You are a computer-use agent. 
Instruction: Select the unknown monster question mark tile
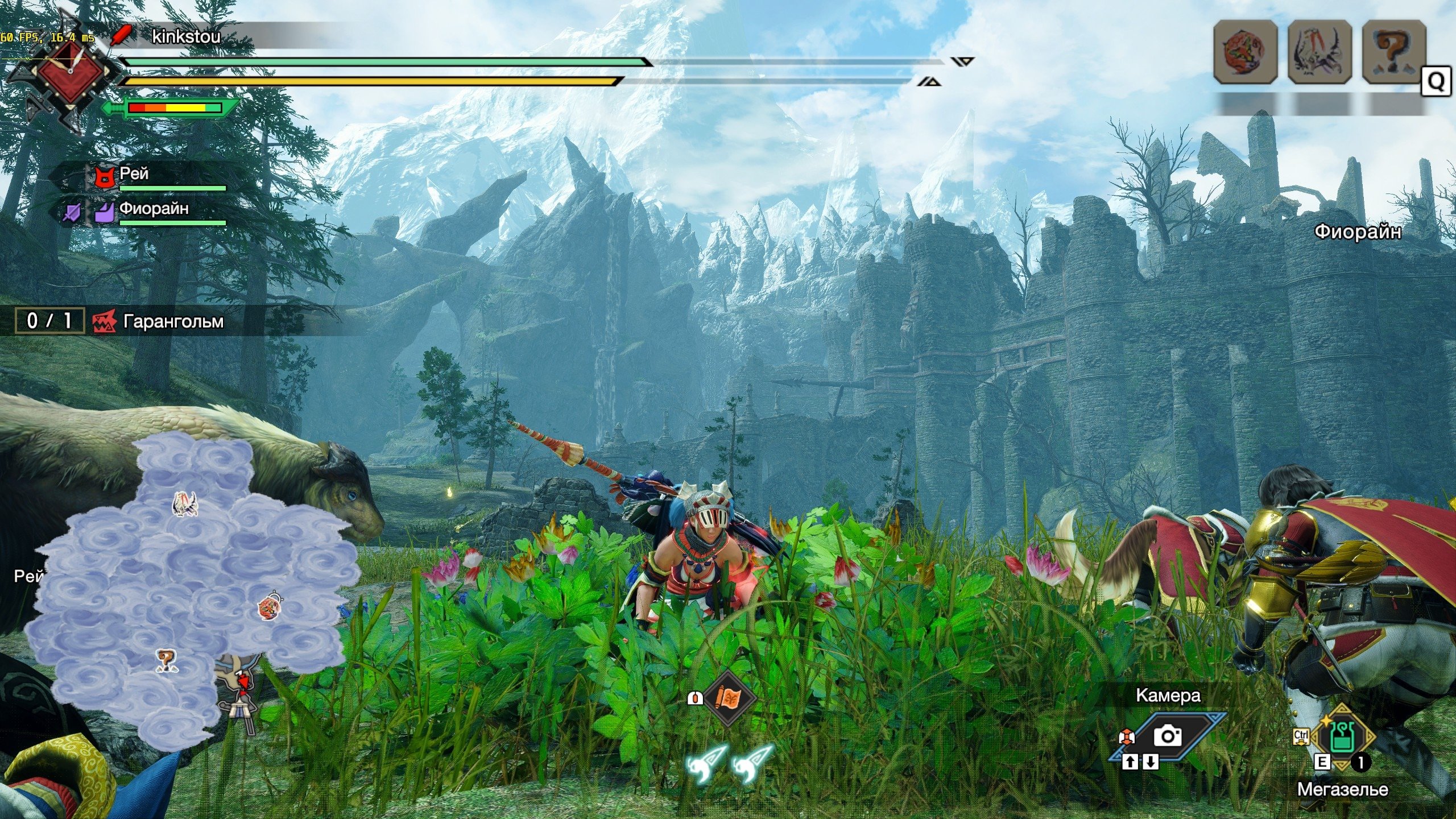coord(1394,52)
